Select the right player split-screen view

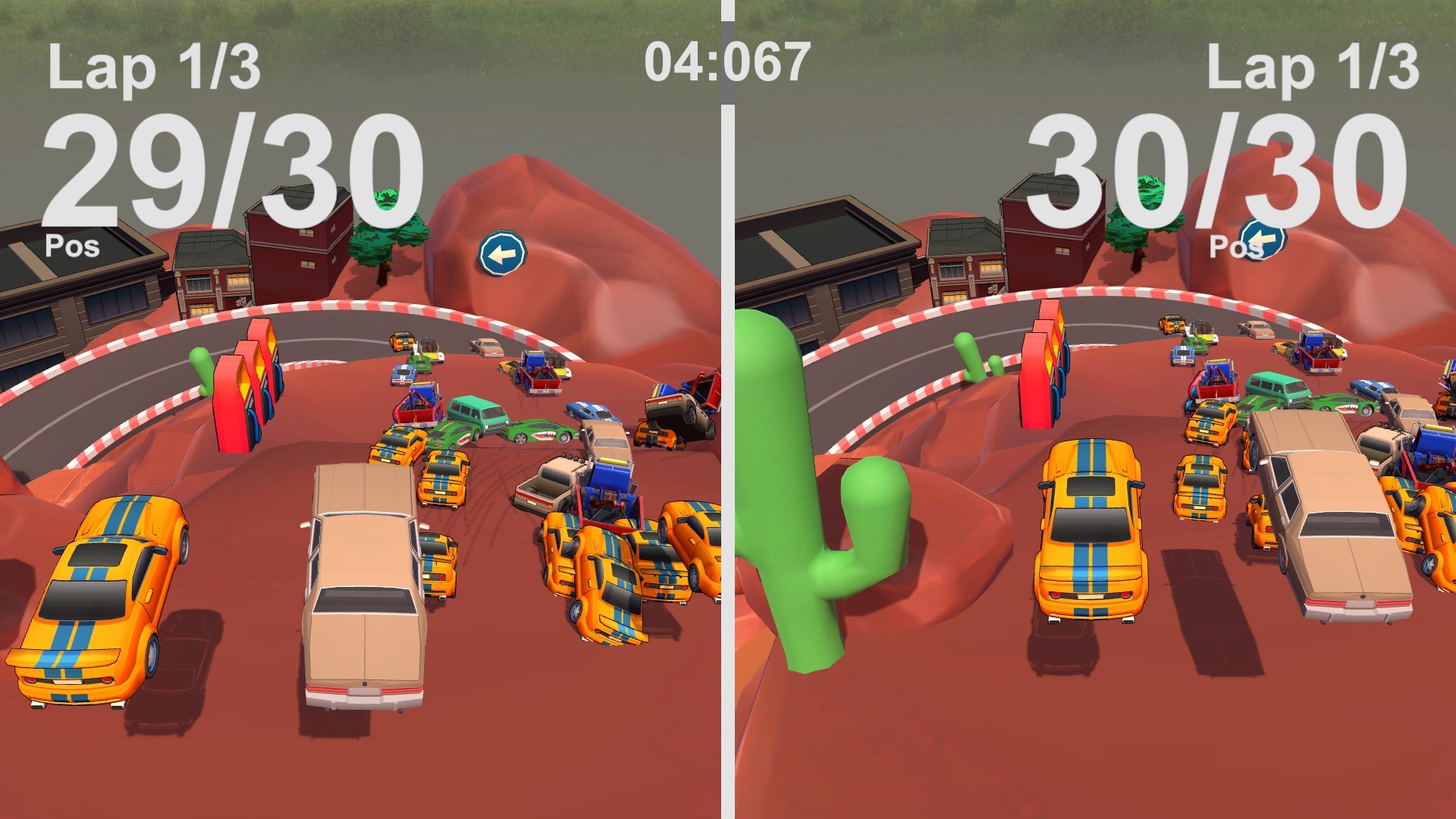(1092, 409)
